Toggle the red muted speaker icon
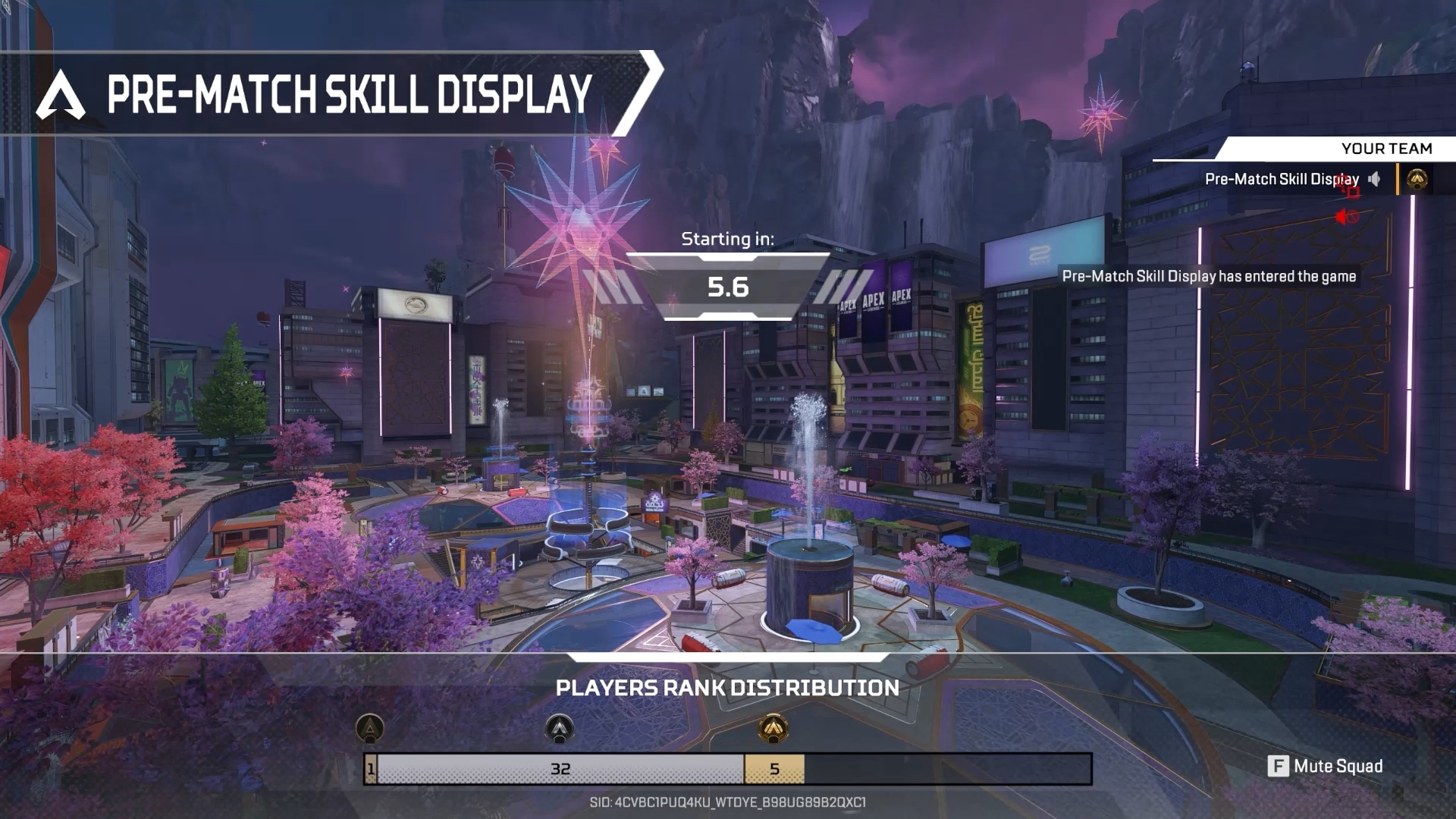This screenshot has width=1456, height=819. (1346, 218)
